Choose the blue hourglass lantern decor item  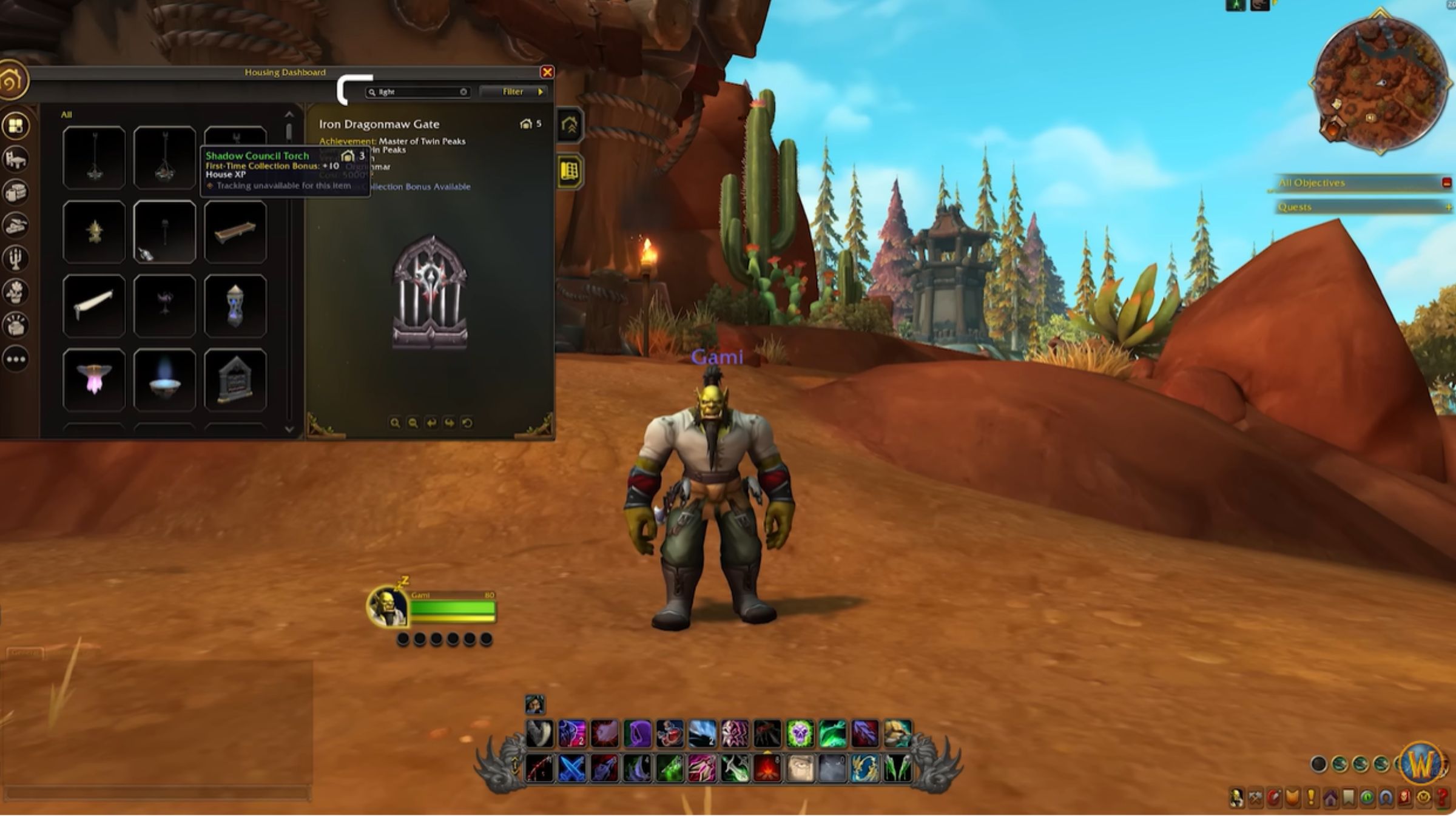click(235, 306)
